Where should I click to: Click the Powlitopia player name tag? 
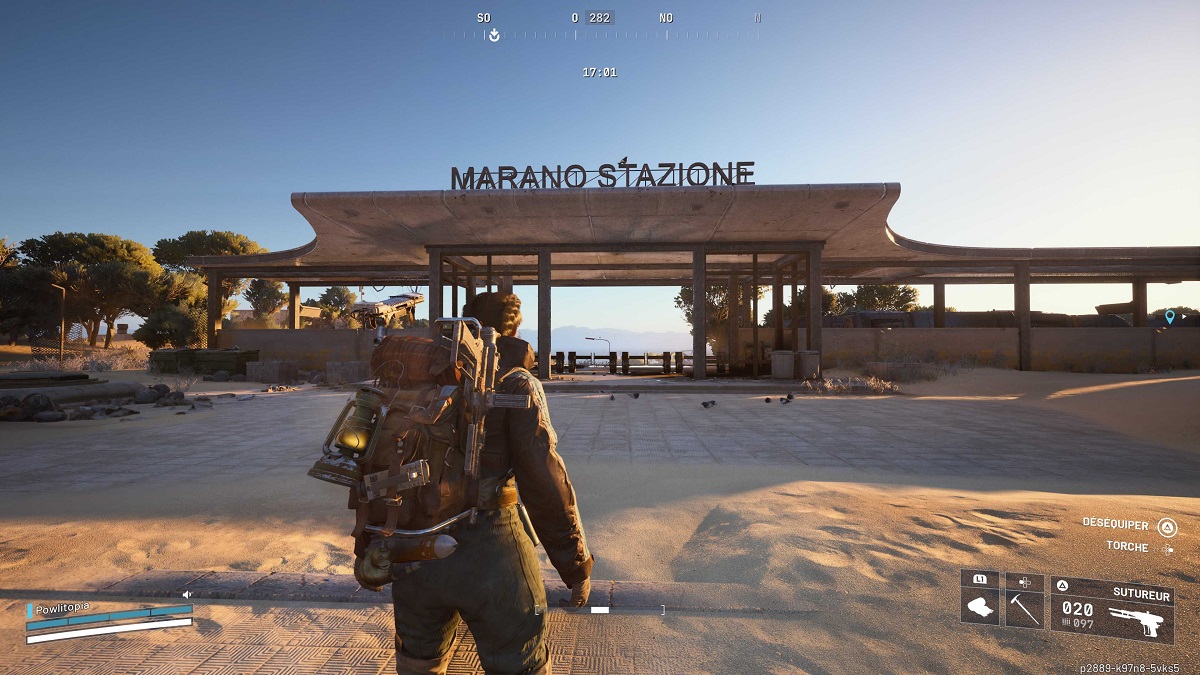pyautogui.click(x=63, y=607)
